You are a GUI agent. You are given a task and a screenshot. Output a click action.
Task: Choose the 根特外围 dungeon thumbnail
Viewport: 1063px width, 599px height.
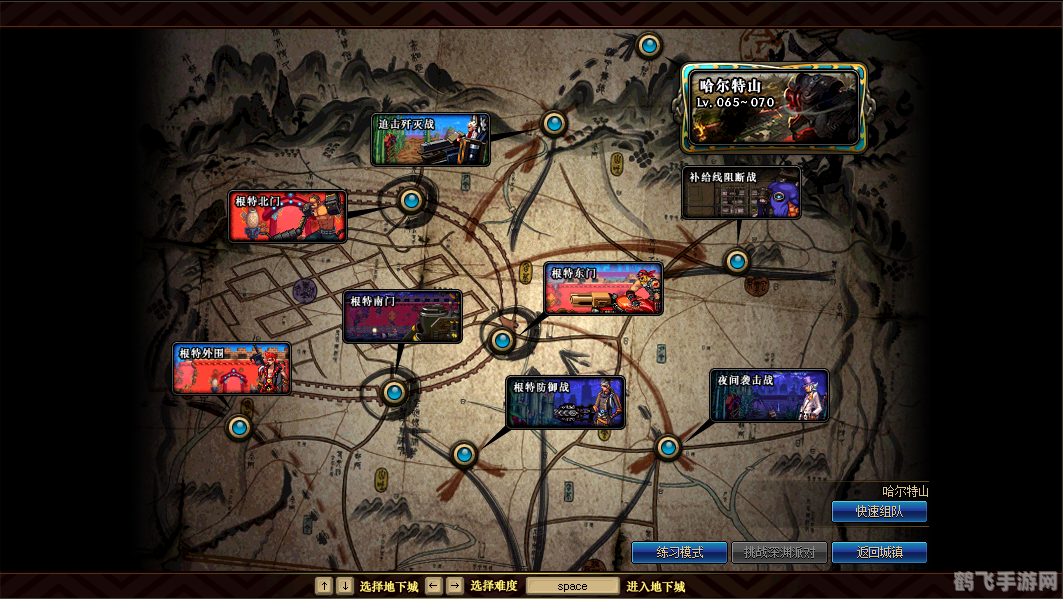point(232,369)
